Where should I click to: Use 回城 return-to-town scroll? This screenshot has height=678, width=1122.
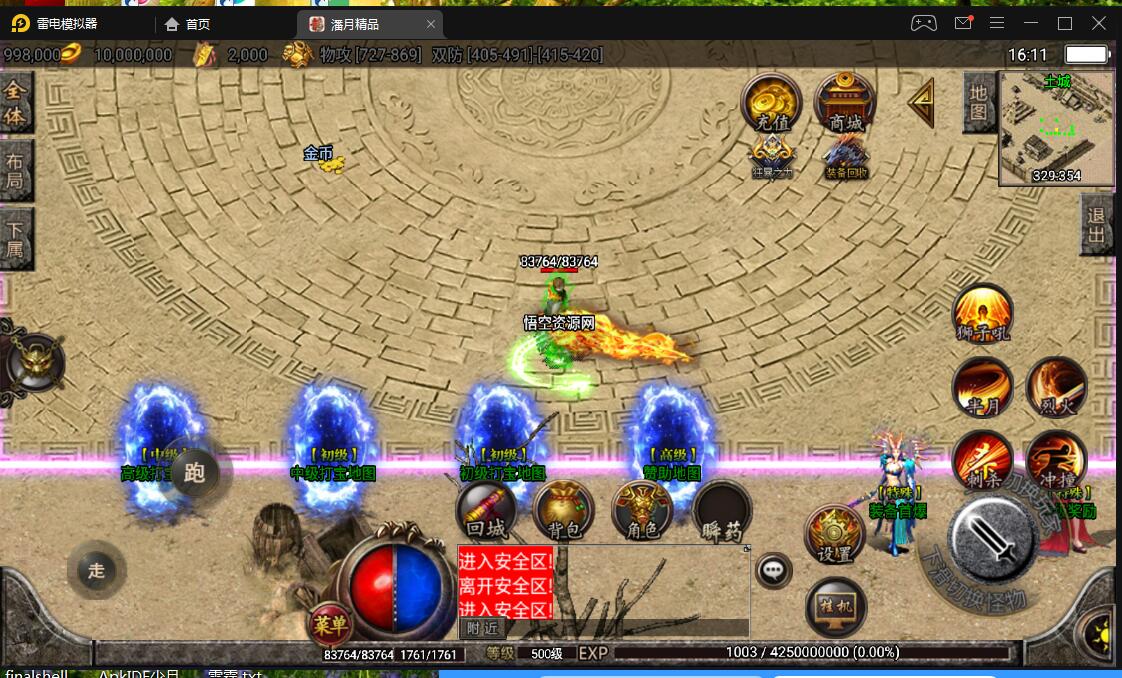487,511
